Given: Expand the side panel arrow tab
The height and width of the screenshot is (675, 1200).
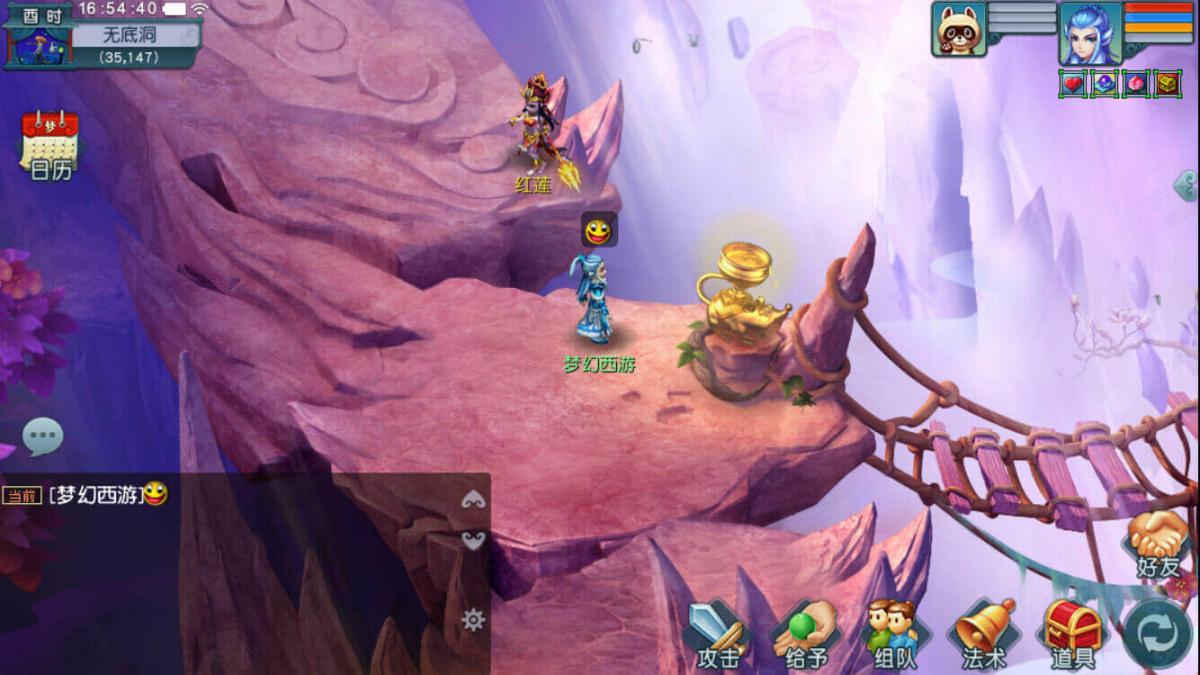Looking at the screenshot, I should [x=1187, y=185].
